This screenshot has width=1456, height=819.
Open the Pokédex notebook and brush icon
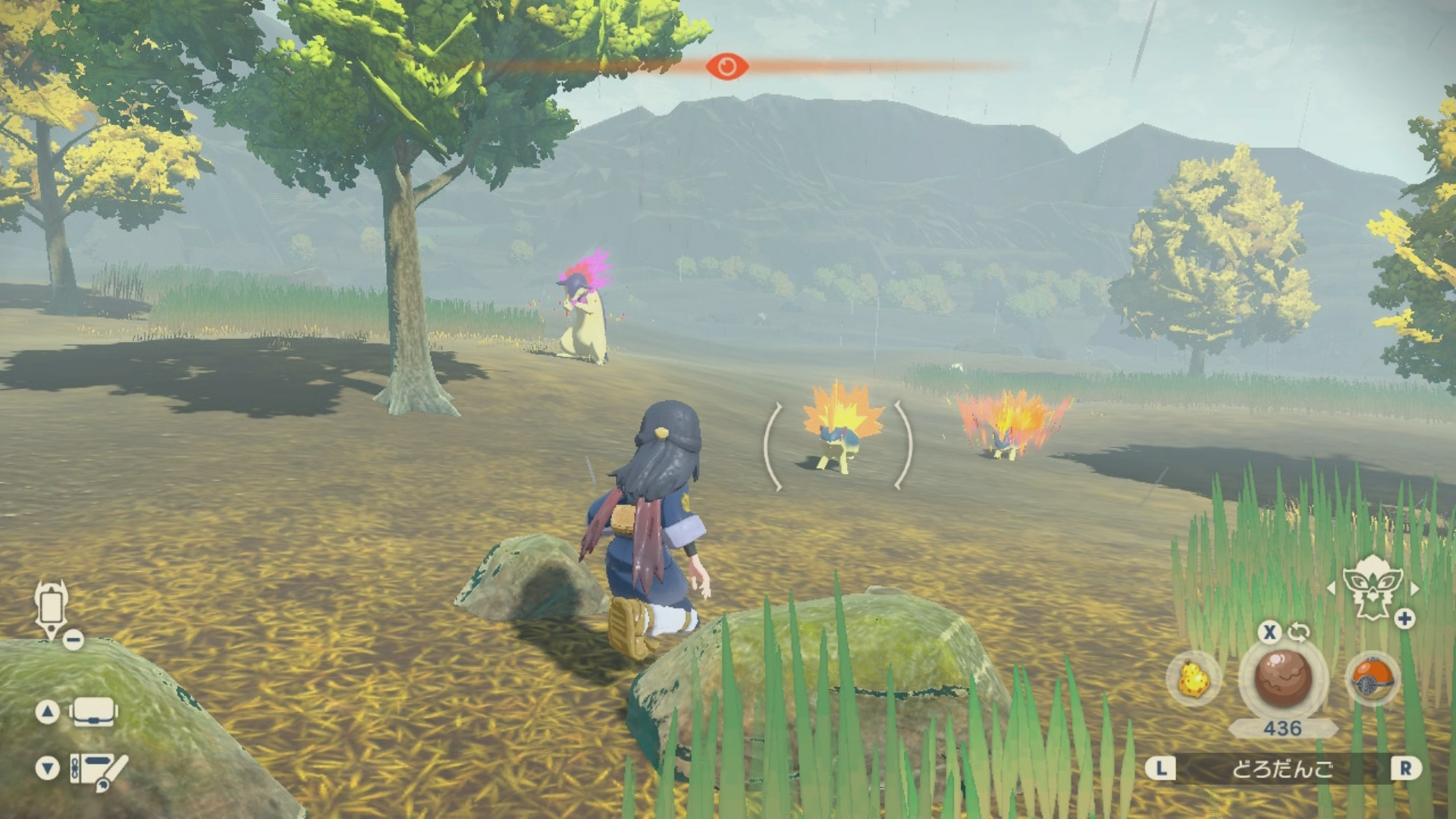(98, 770)
